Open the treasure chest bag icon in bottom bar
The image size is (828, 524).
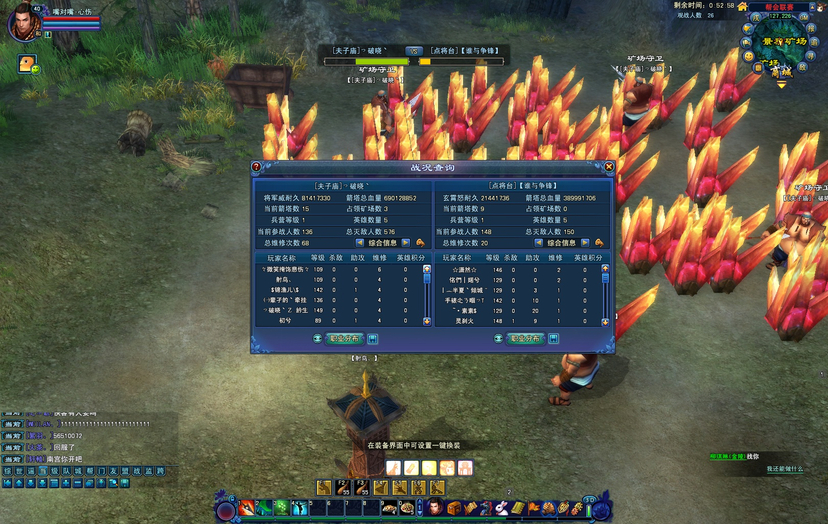[453, 509]
